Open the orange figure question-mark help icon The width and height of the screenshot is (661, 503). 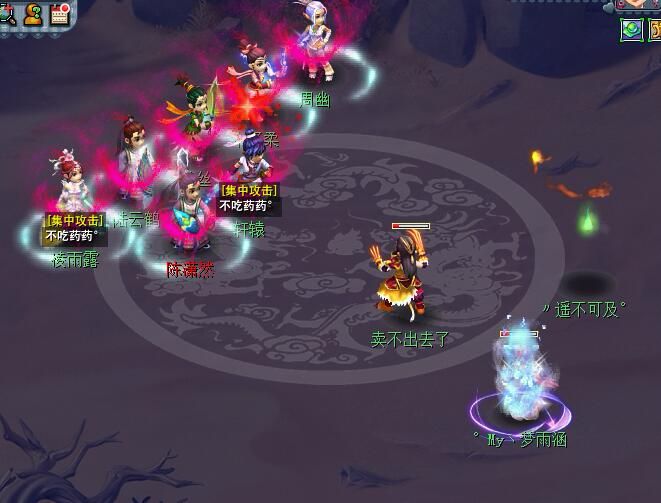point(33,13)
